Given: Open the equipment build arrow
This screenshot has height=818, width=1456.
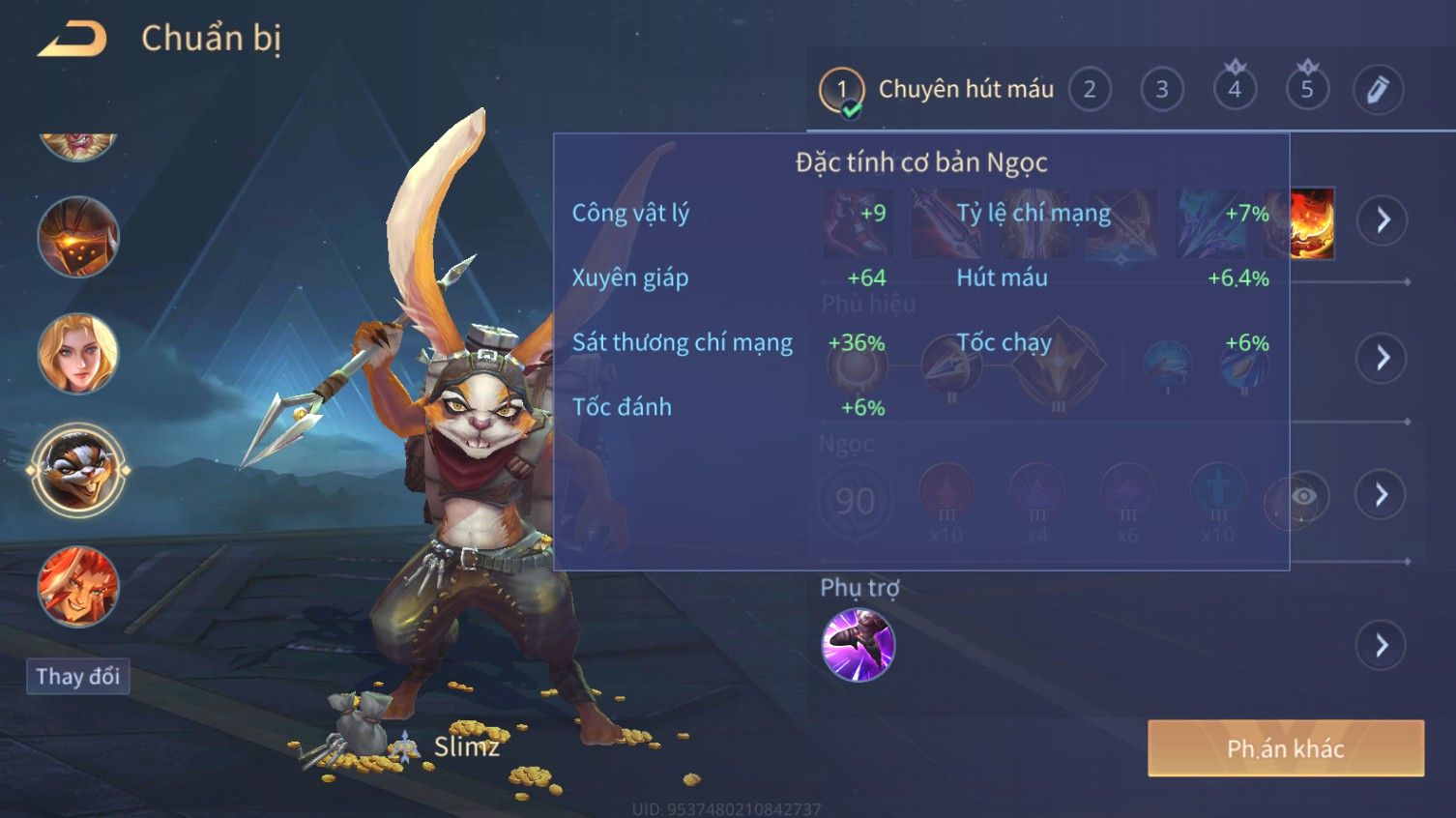Looking at the screenshot, I should point(1383,220).
